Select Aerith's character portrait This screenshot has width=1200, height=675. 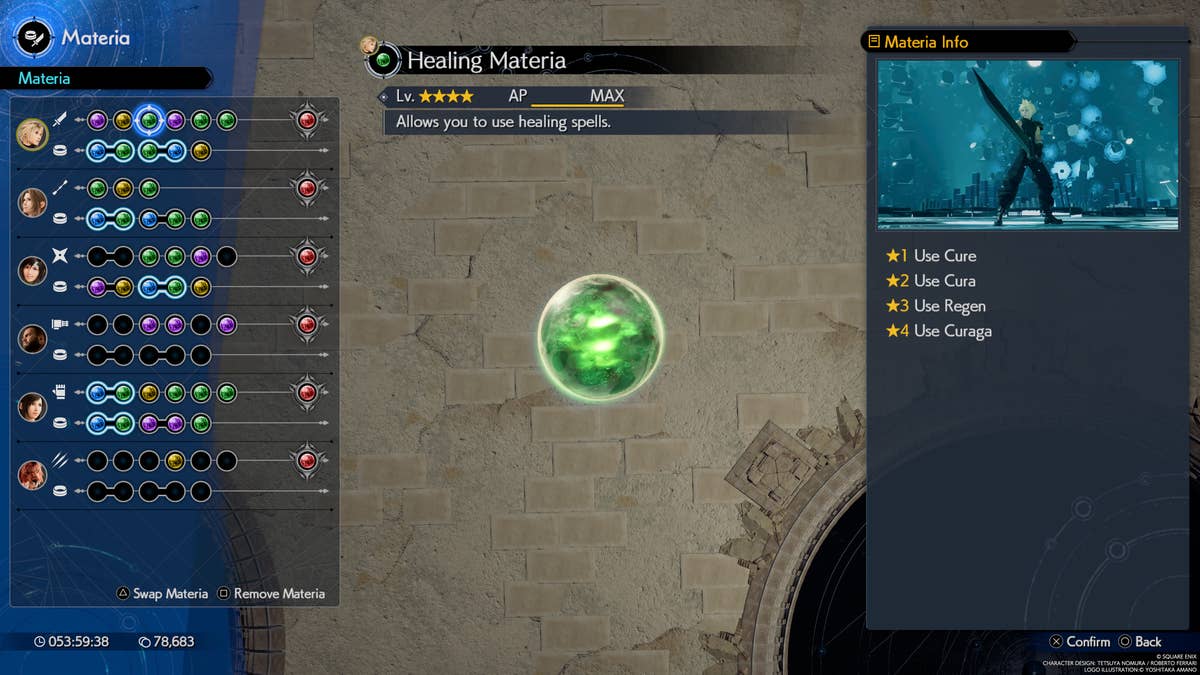pos(32,202)
